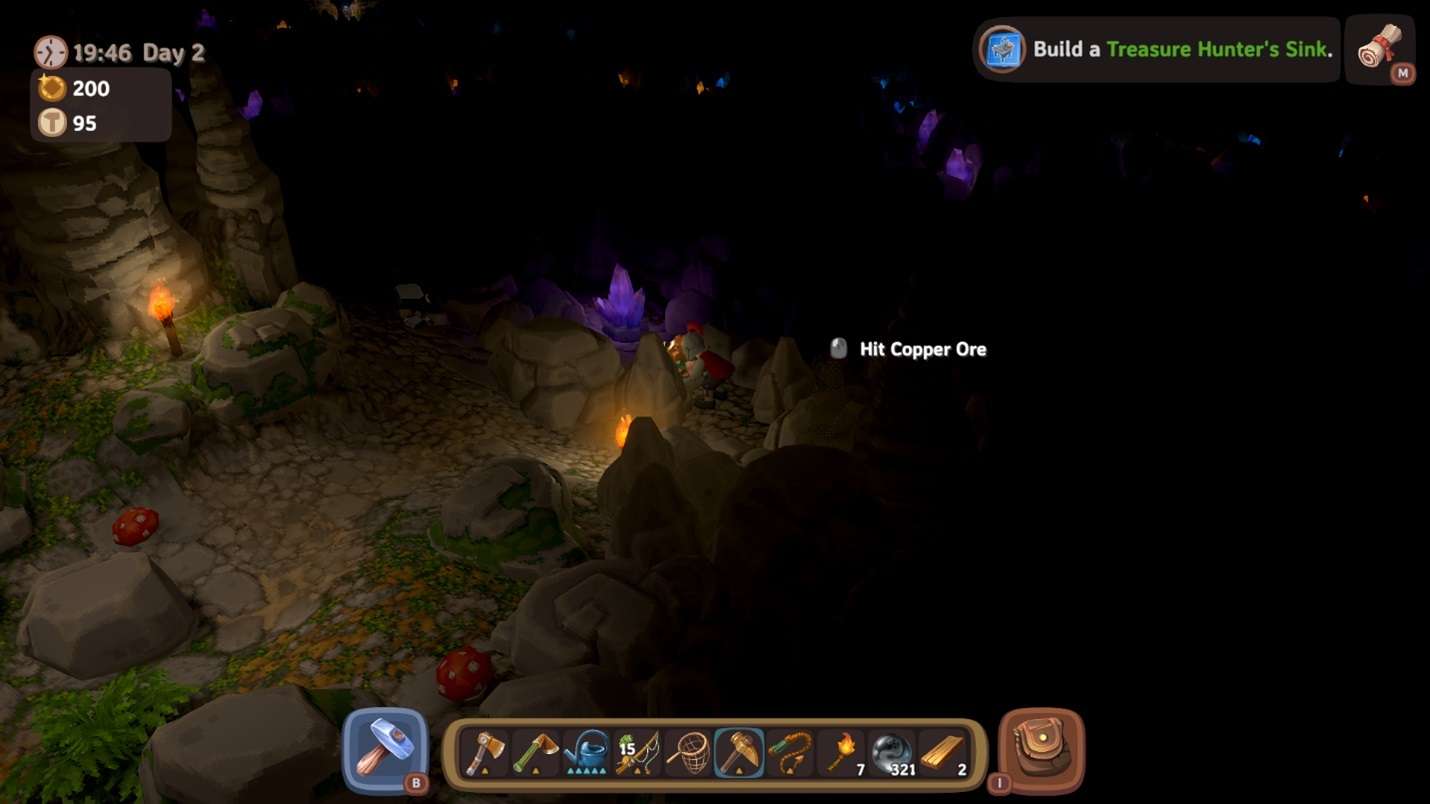Select the torch stack slot

(x=841, y=752)
